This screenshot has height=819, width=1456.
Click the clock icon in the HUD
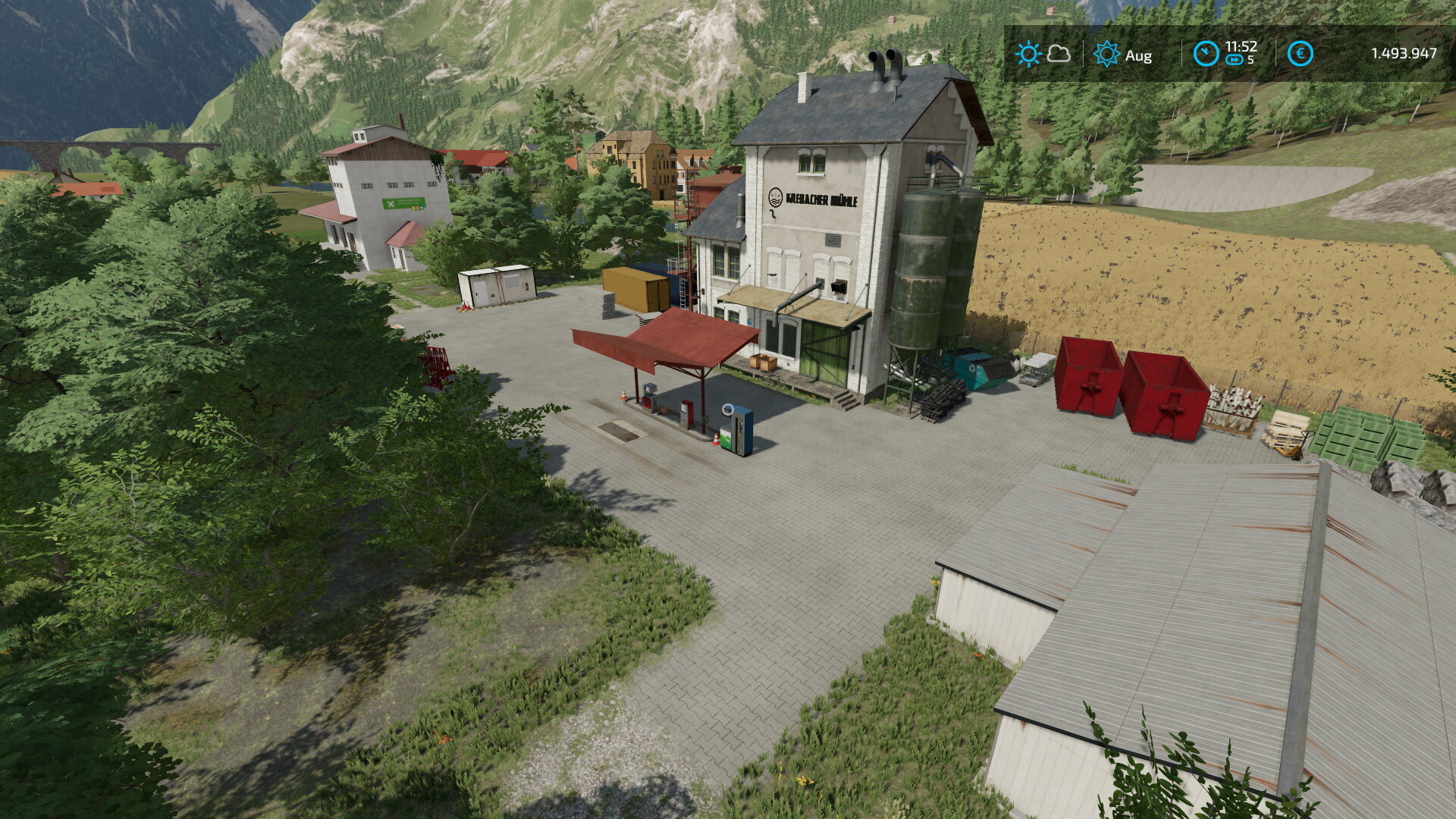(x=1206, y=54)
